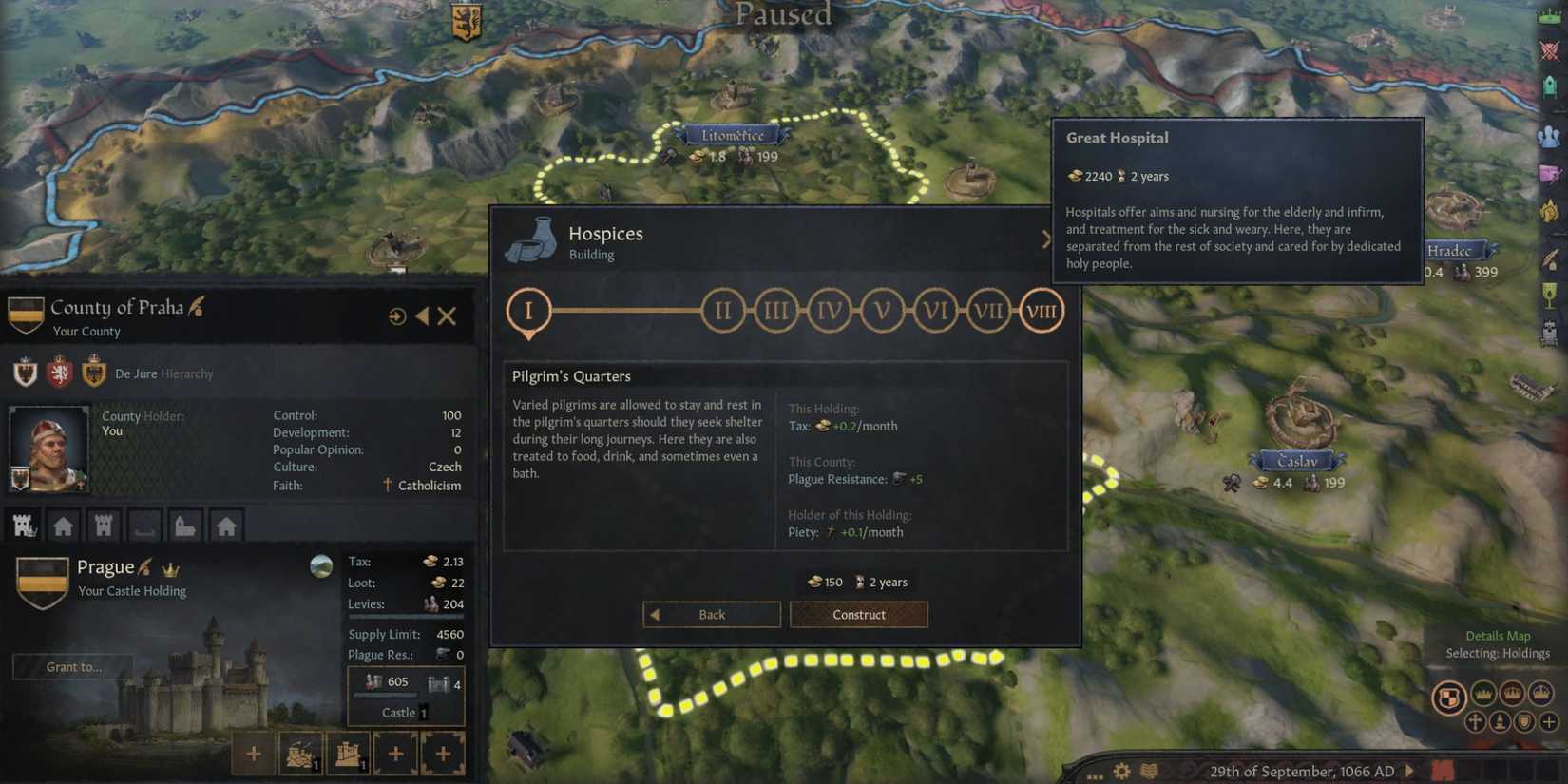Screen dimensions: 1568x784
Task: Toggle the Duchies map mode
Action: (1483, 695)
